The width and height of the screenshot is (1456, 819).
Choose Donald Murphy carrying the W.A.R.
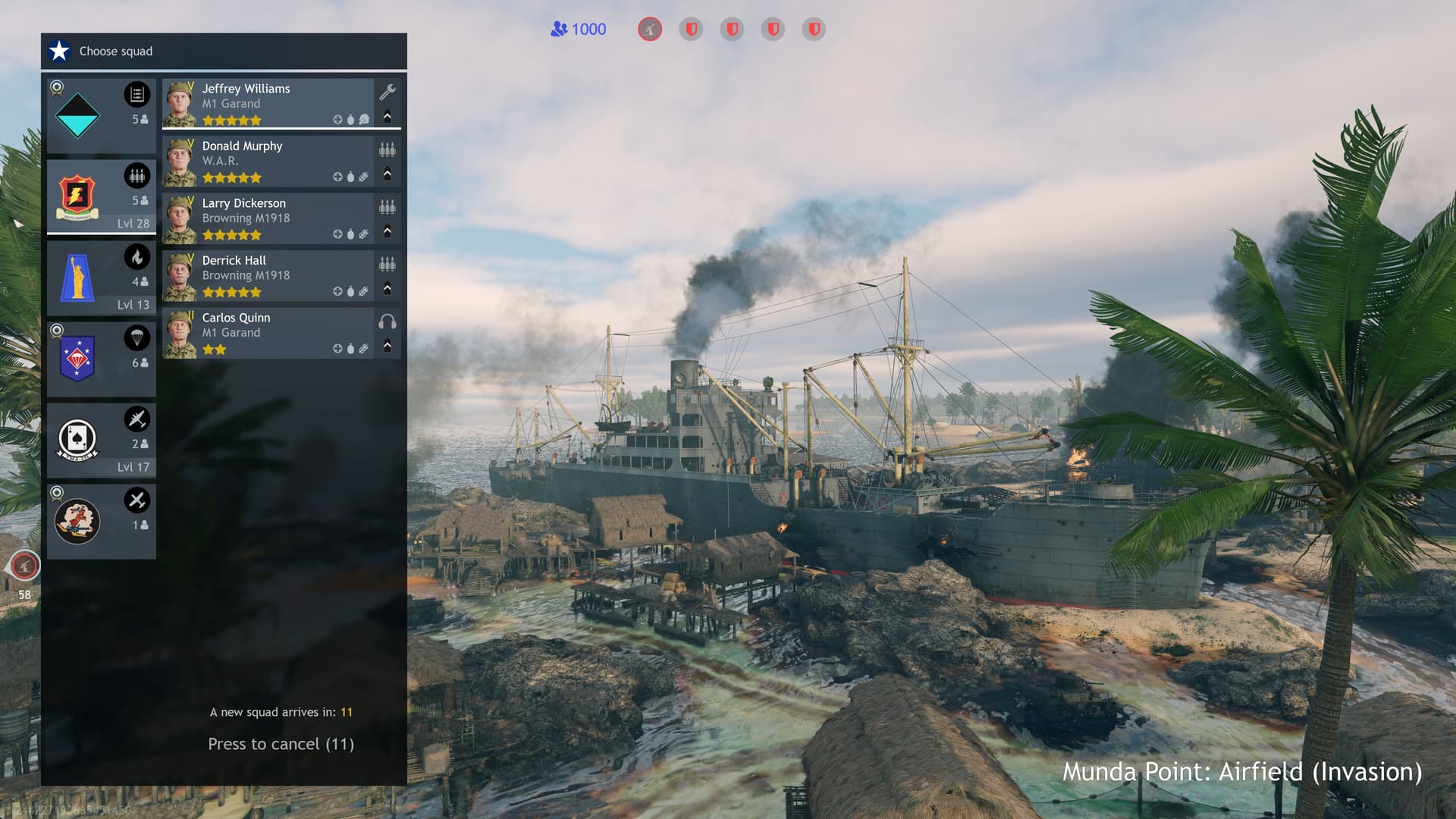point(268,161)
